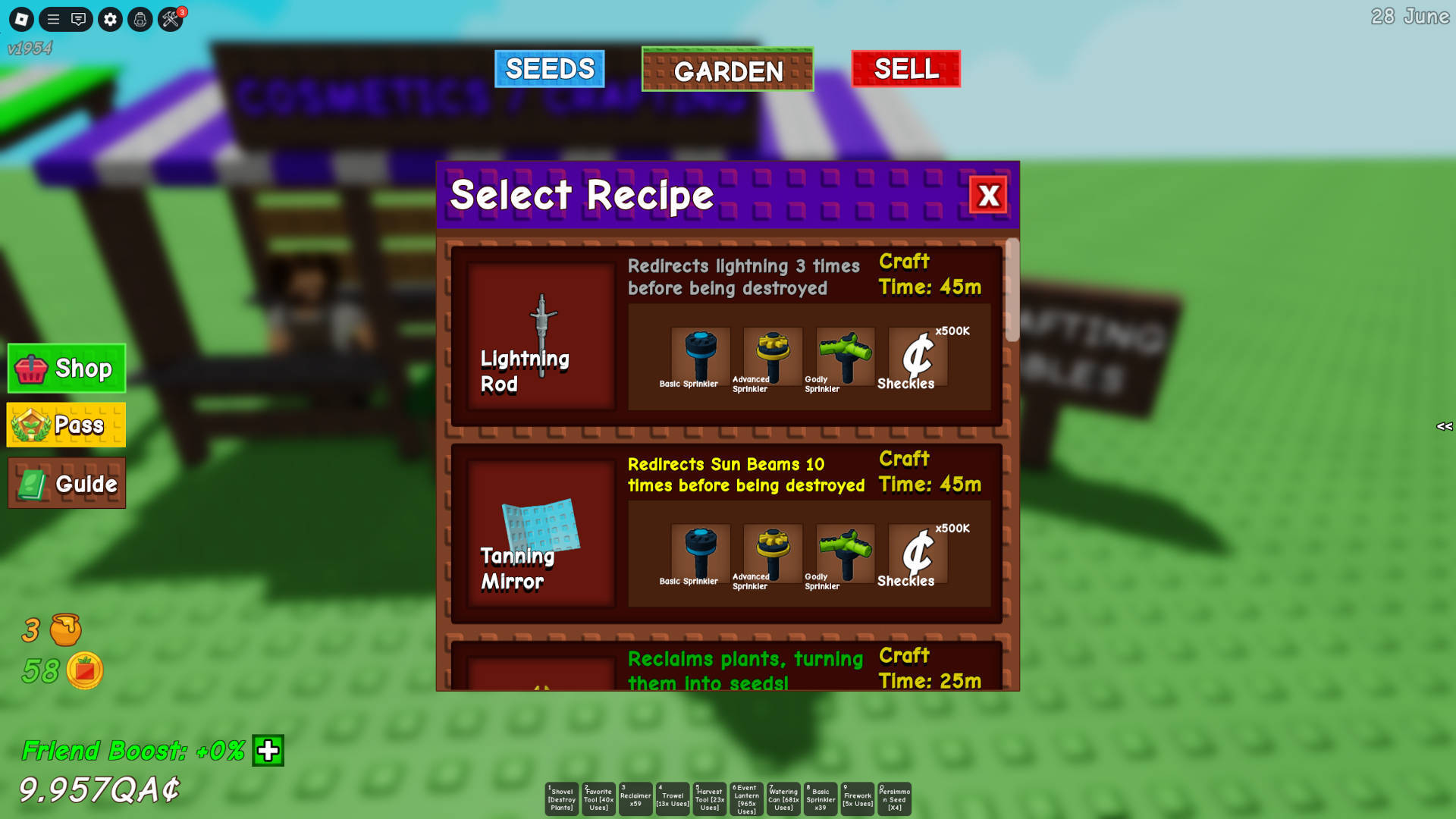Equip the Watering Can from the hotbar
Image resolution: width=1456 pixels, height=819 pixels.
[x=783, y=799]
